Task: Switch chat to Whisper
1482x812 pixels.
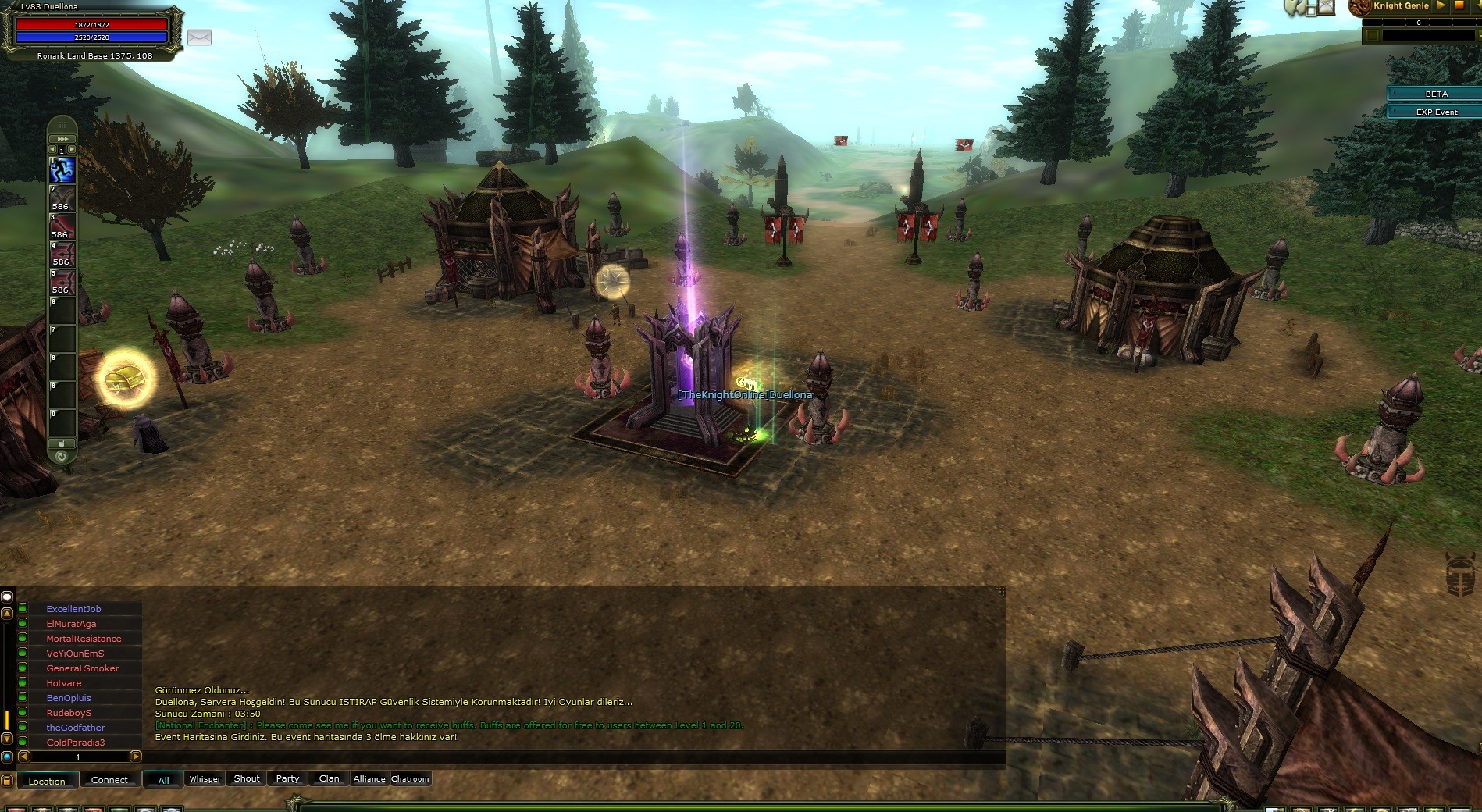Action: click(205, 778)
